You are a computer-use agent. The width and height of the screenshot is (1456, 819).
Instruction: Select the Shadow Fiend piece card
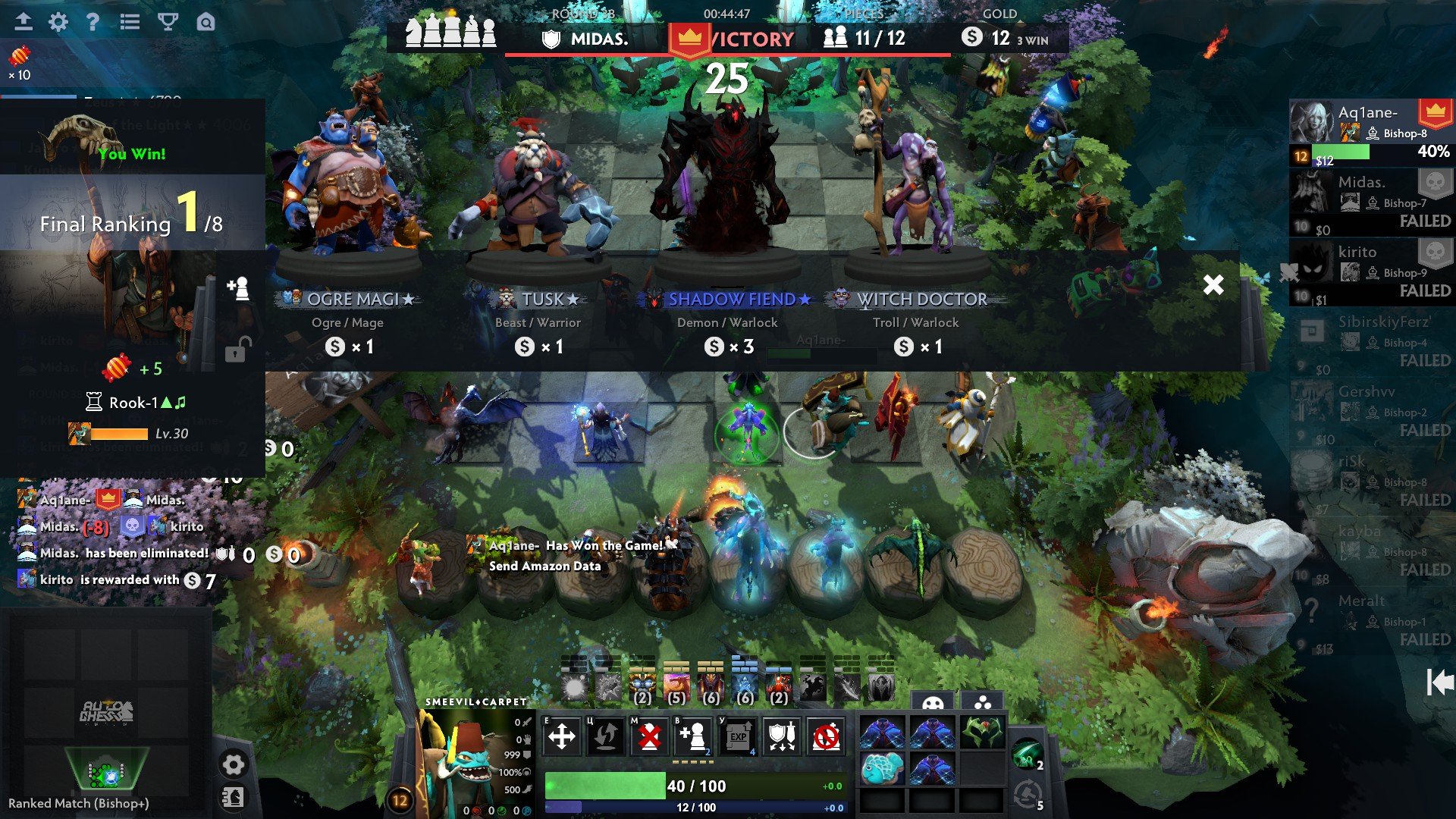[727, 227]
